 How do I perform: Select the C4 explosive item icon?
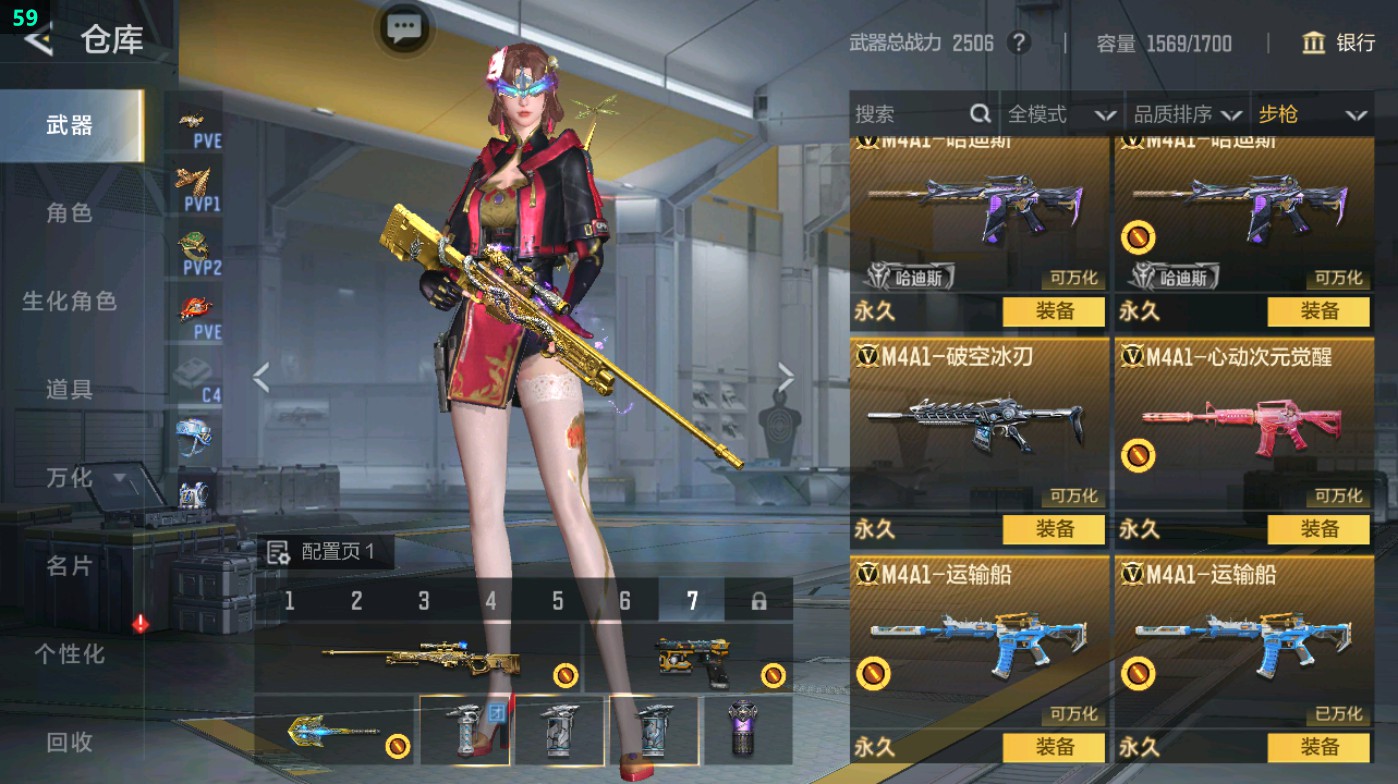coord(195,370)
